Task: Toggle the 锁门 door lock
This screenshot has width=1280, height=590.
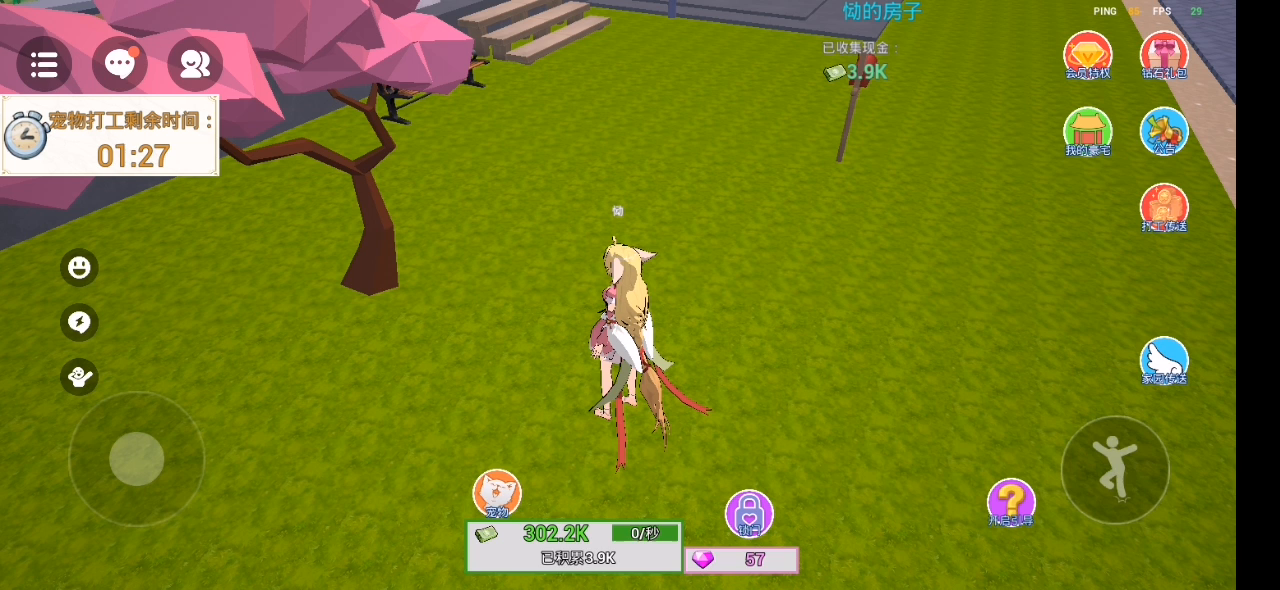Action: 749,513
